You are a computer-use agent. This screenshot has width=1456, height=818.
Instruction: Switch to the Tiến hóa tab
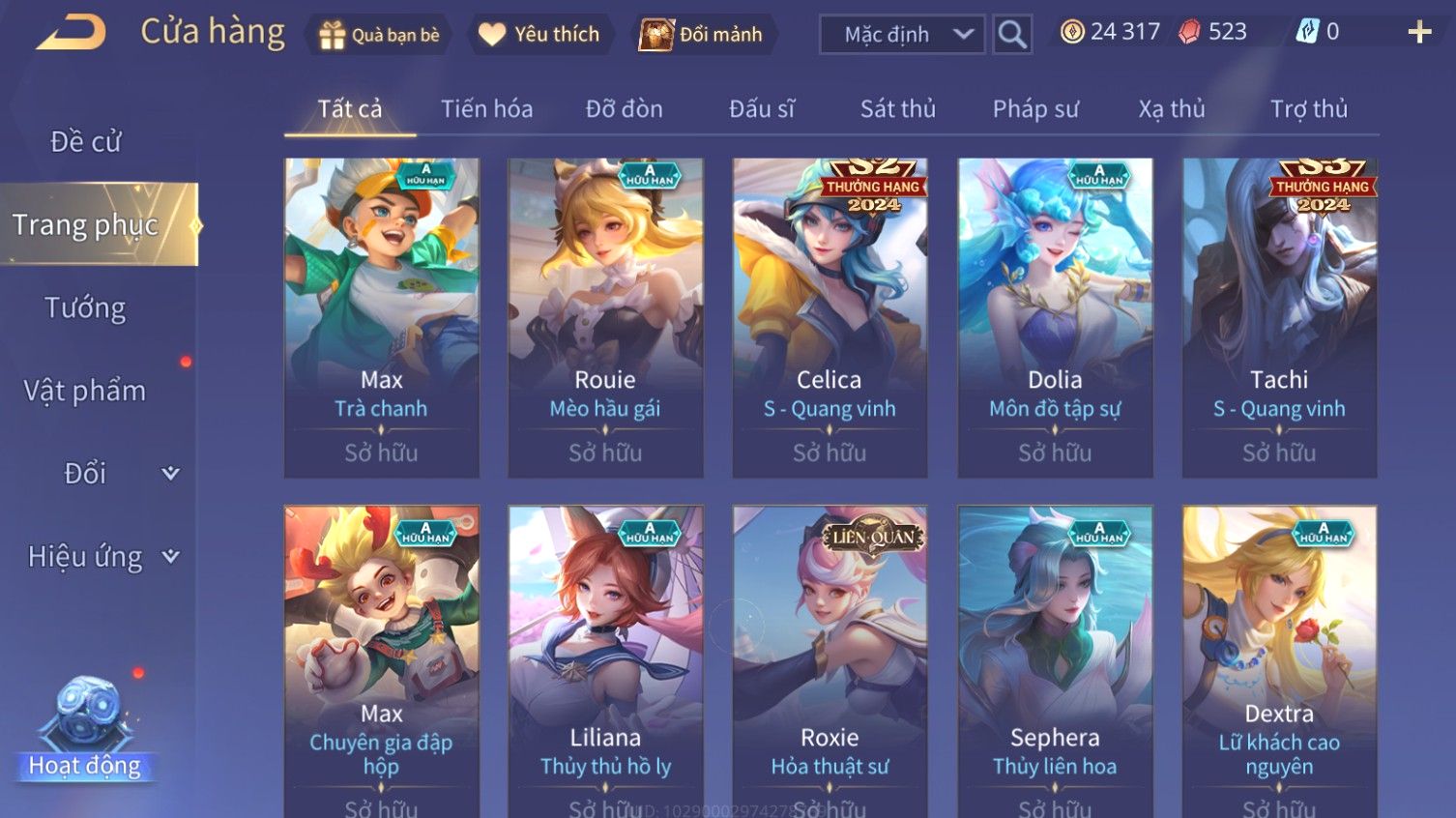[486, 109]
